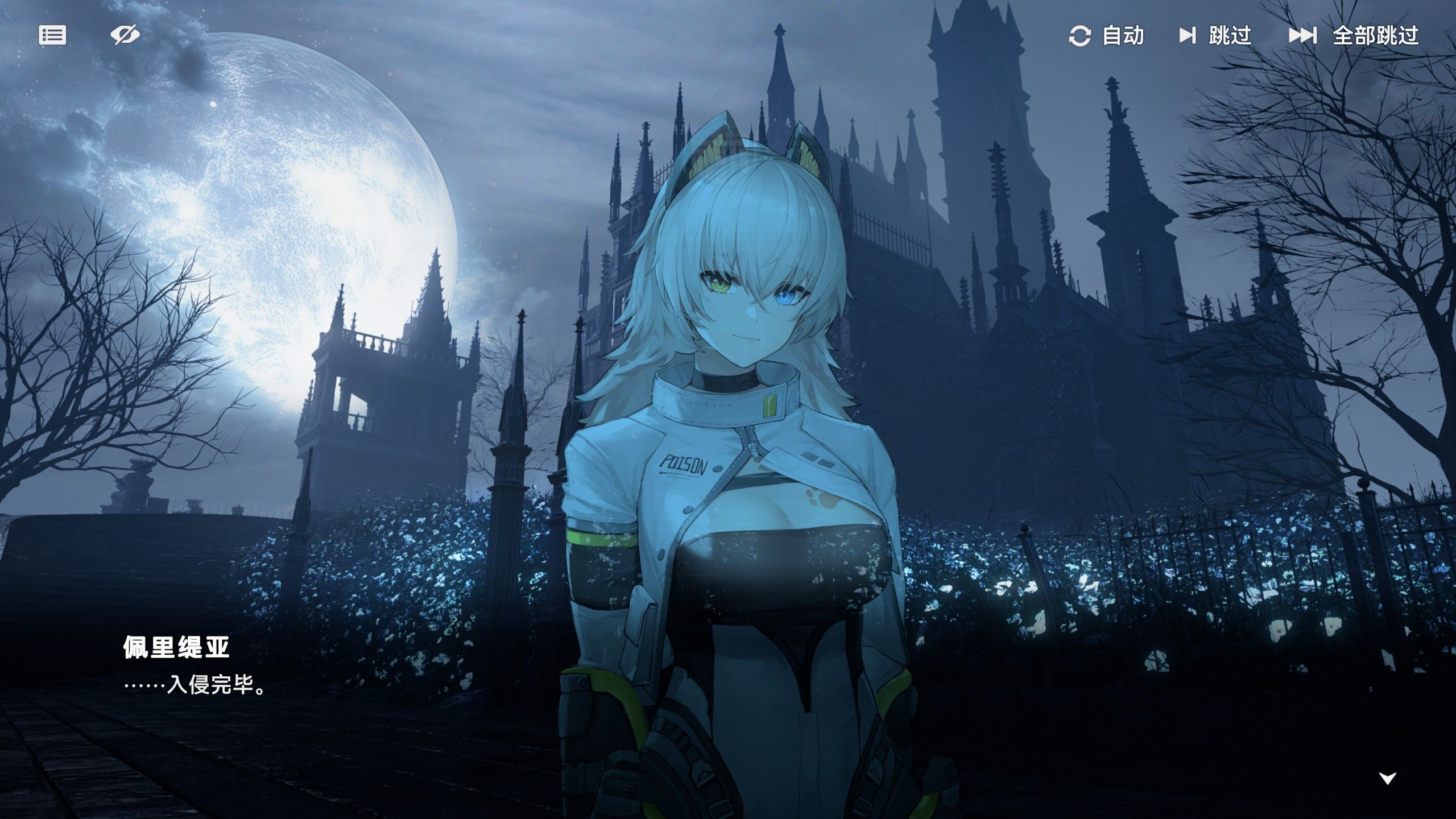Toggle 自动 auto-play mode
This screenshot has height=819, width=1456.
pos(1106,36)
